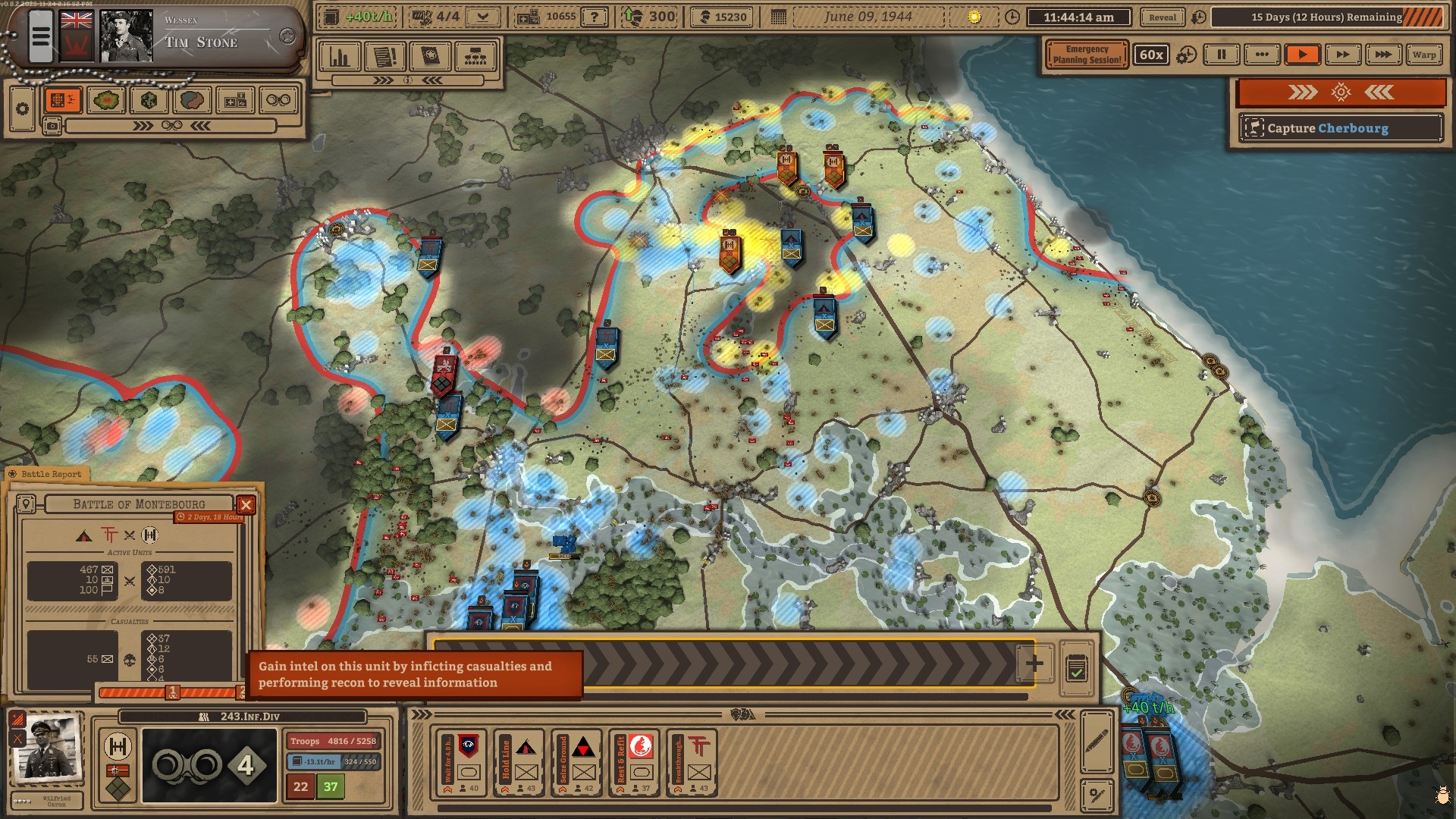The width and height of the screenshot is (1456, 819).
Task: Select the Capture Cherbourg objective
Action: pyautogui.click(x=1340, y=128)
